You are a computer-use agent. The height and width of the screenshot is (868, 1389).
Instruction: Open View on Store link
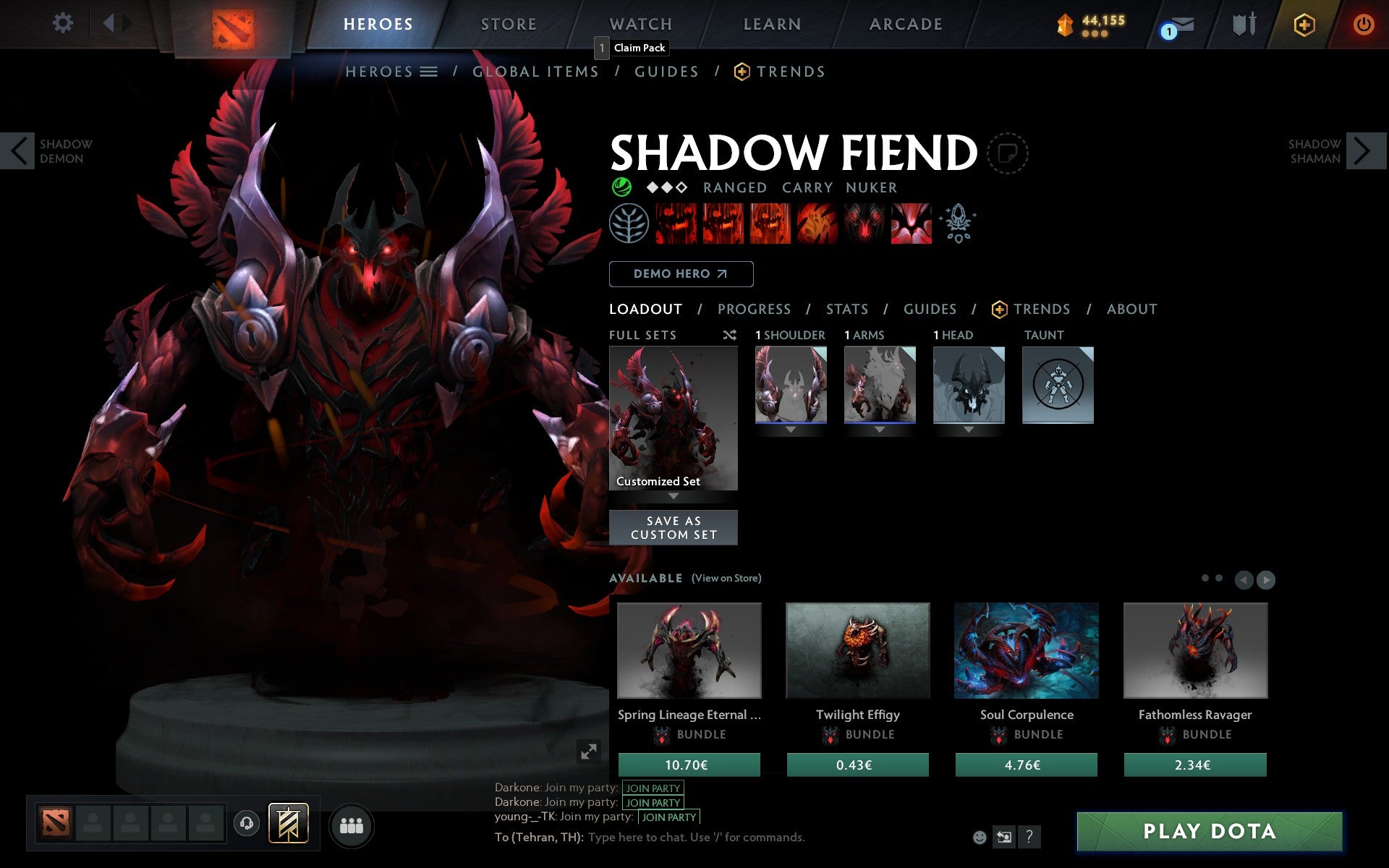[726, 578]
